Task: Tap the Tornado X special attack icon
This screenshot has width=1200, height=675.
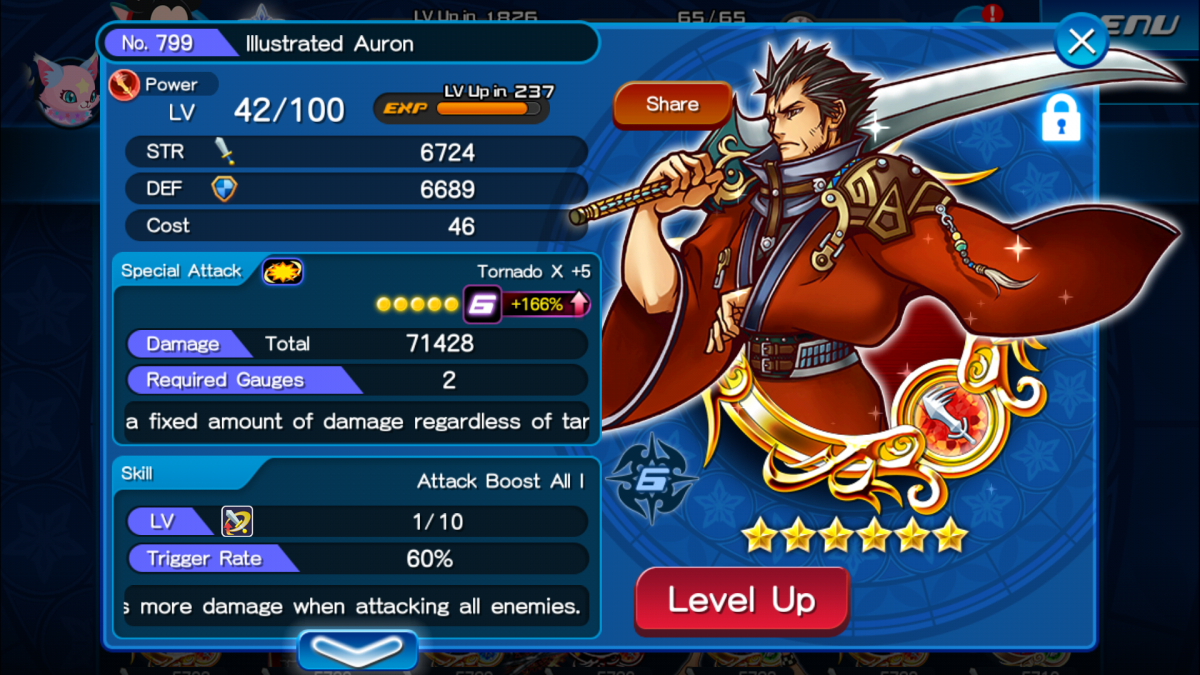Action: pos(283,271)
